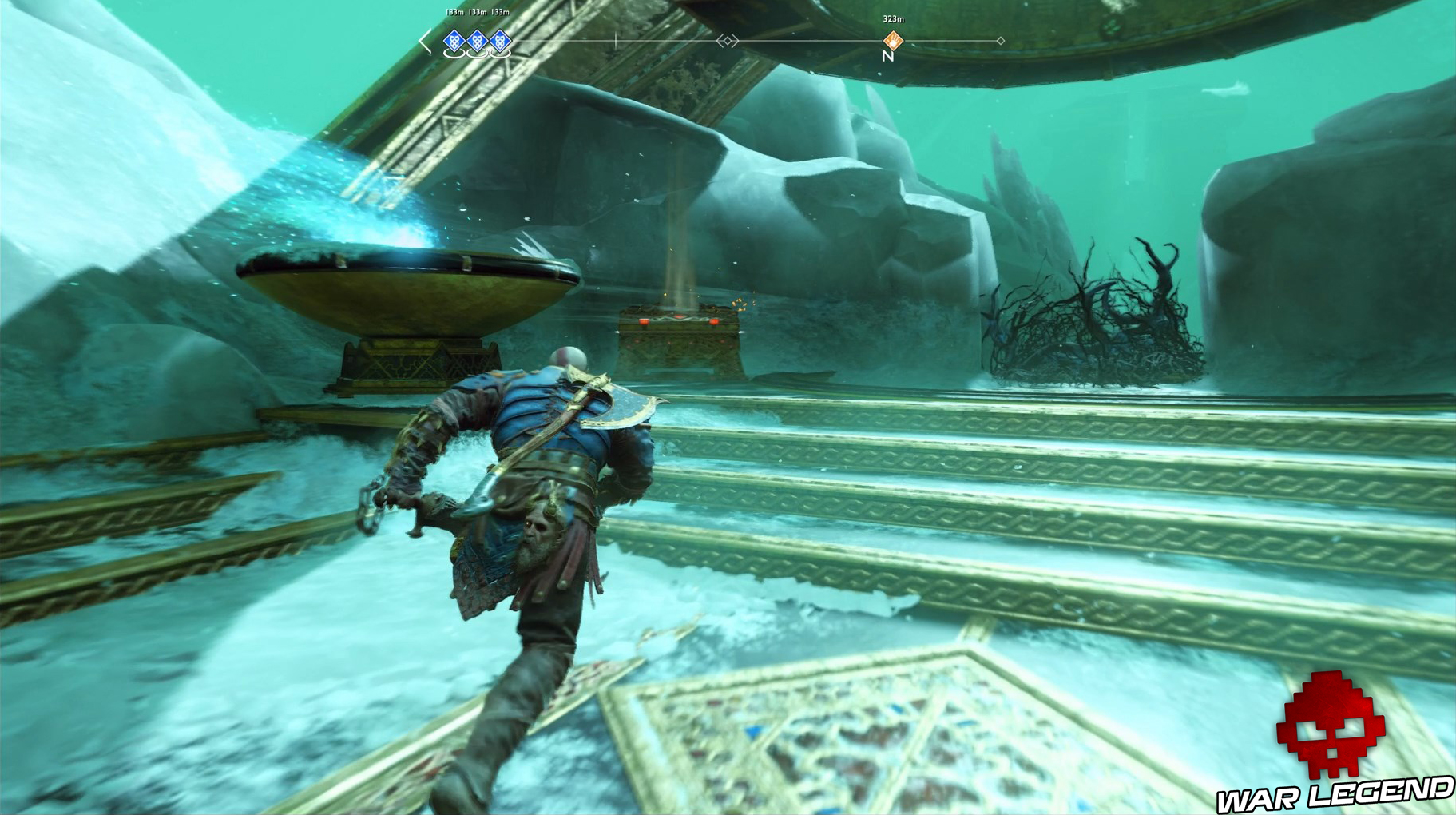Select the 323m distance label
Screen dimensions: 1456x815
pyautogui.click(x=894, y=17)
